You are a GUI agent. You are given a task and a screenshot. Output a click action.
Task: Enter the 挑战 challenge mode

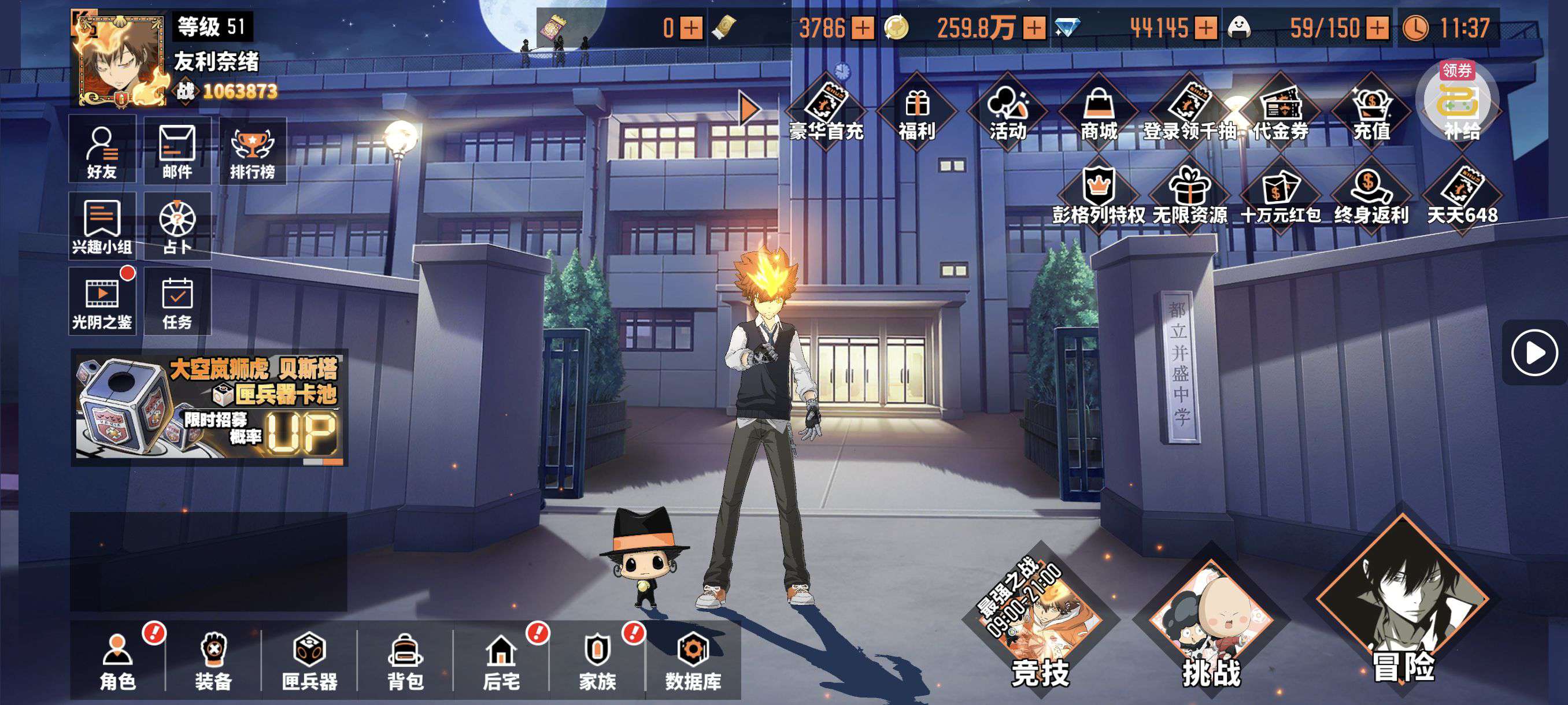[x=1211, y=626]
